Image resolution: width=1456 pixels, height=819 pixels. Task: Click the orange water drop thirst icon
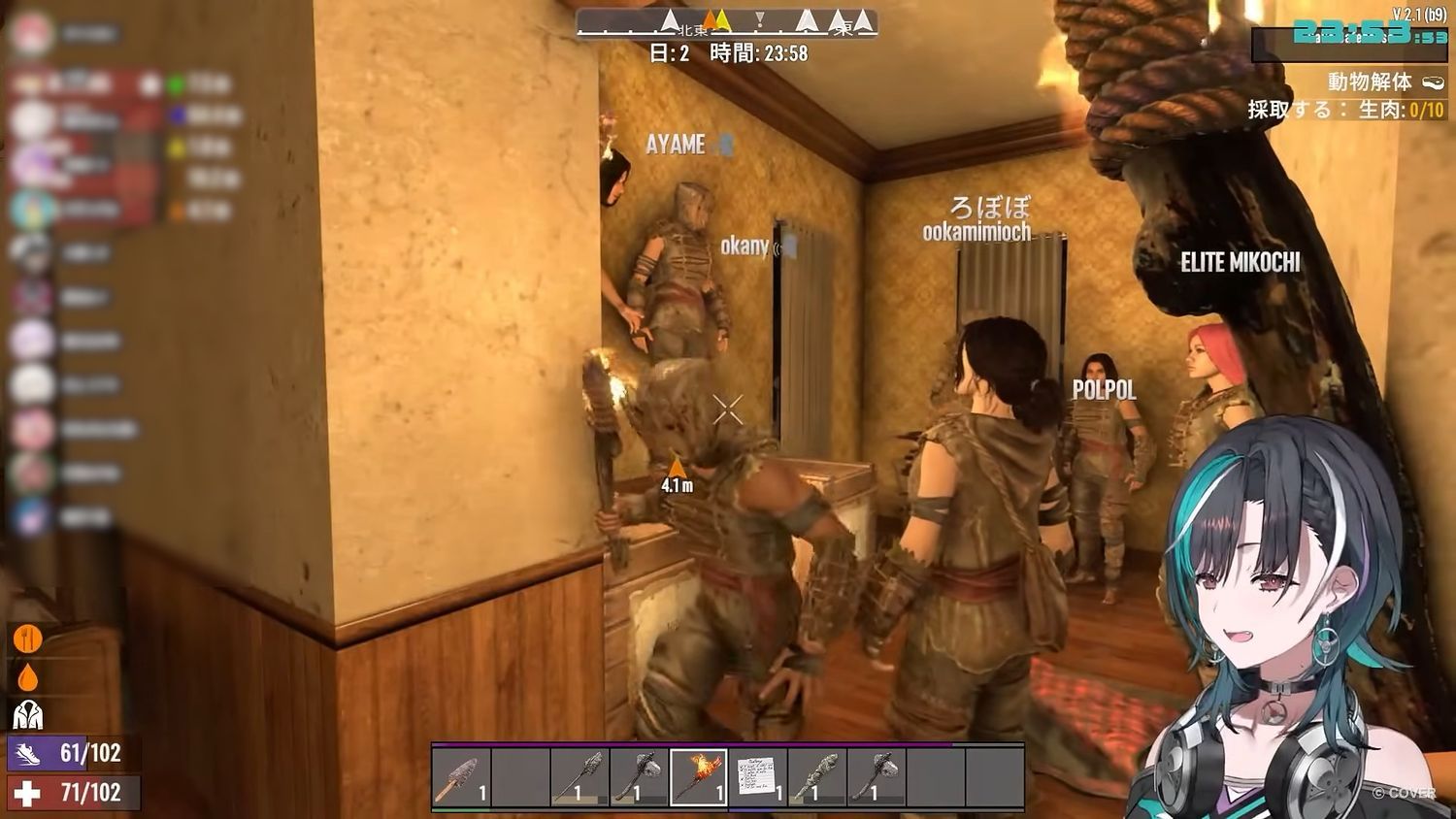click(27, 677)
